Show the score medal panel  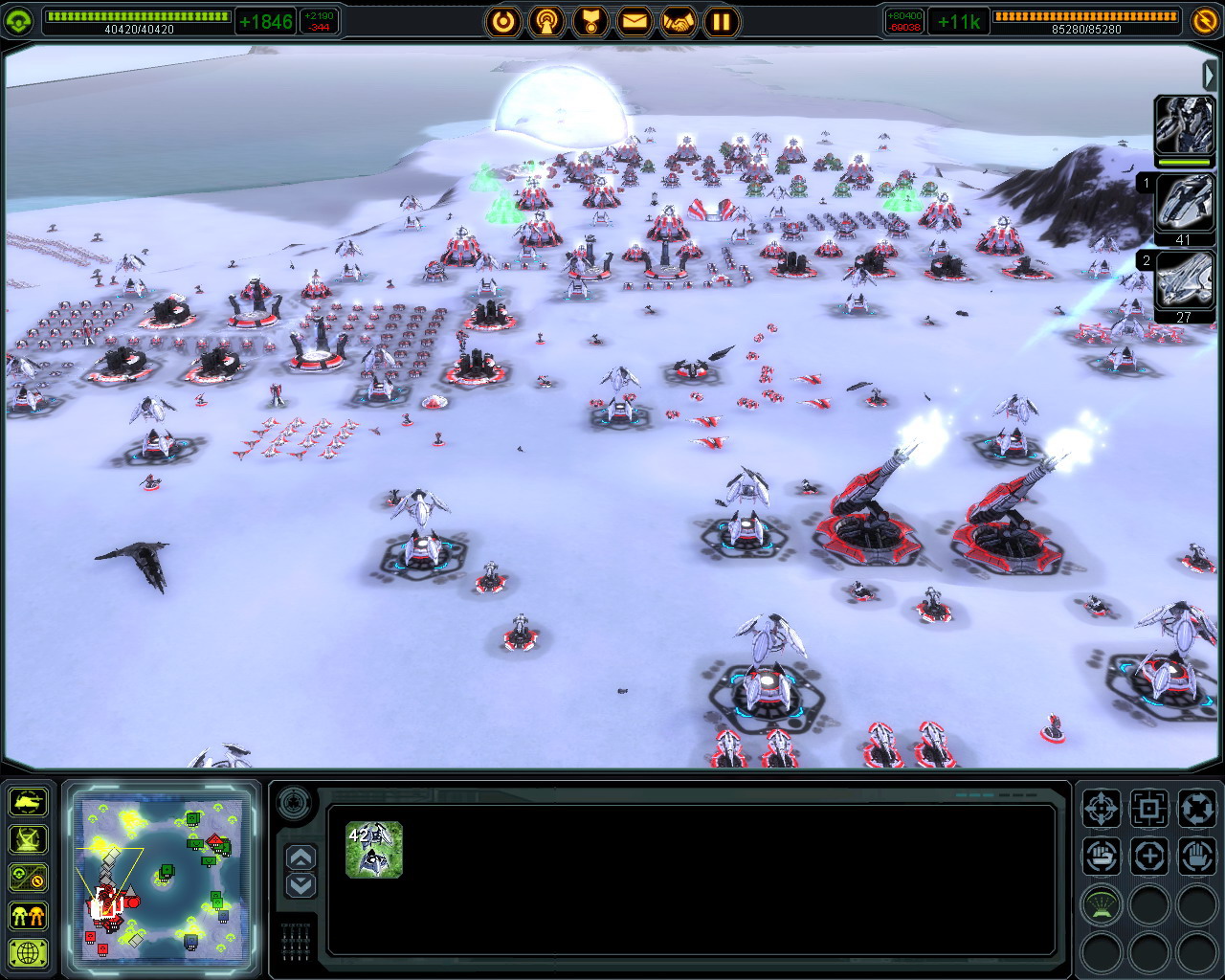coord(590,21)
